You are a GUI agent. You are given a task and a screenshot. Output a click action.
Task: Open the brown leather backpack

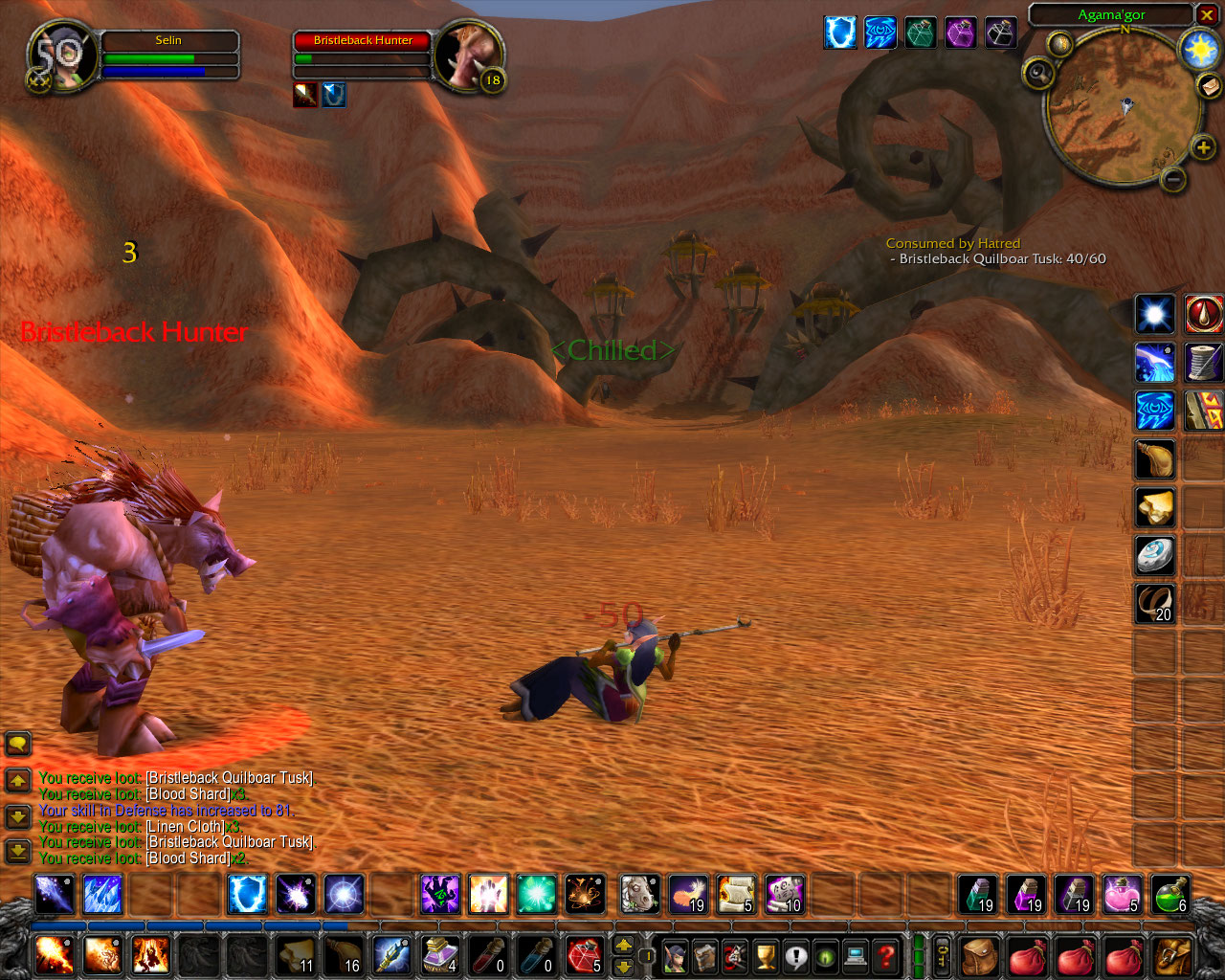(979, 955)
